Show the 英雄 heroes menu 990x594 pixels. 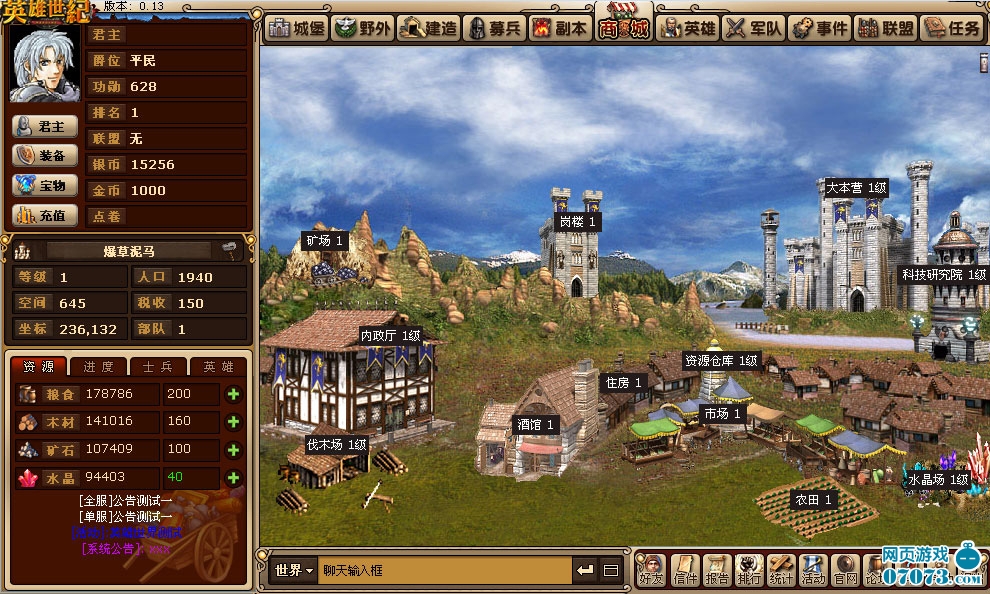[688, 28]
